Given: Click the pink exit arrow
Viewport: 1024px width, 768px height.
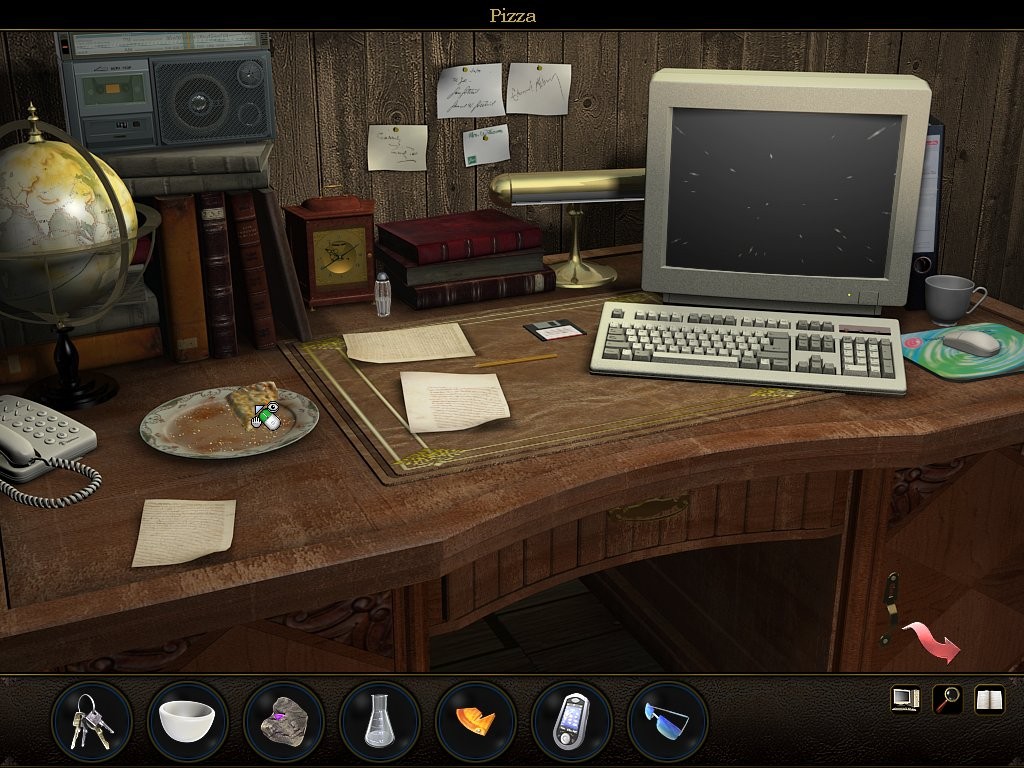Looking at the screenshot, I should pyautogui.click(x=931, y=641).
